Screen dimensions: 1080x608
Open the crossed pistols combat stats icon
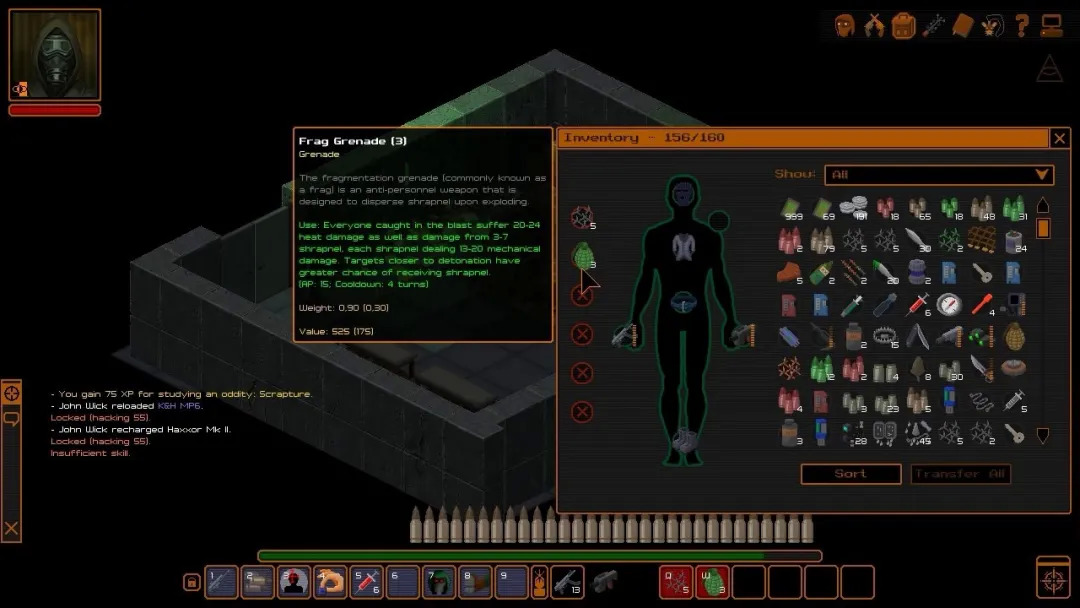point(875,24)
